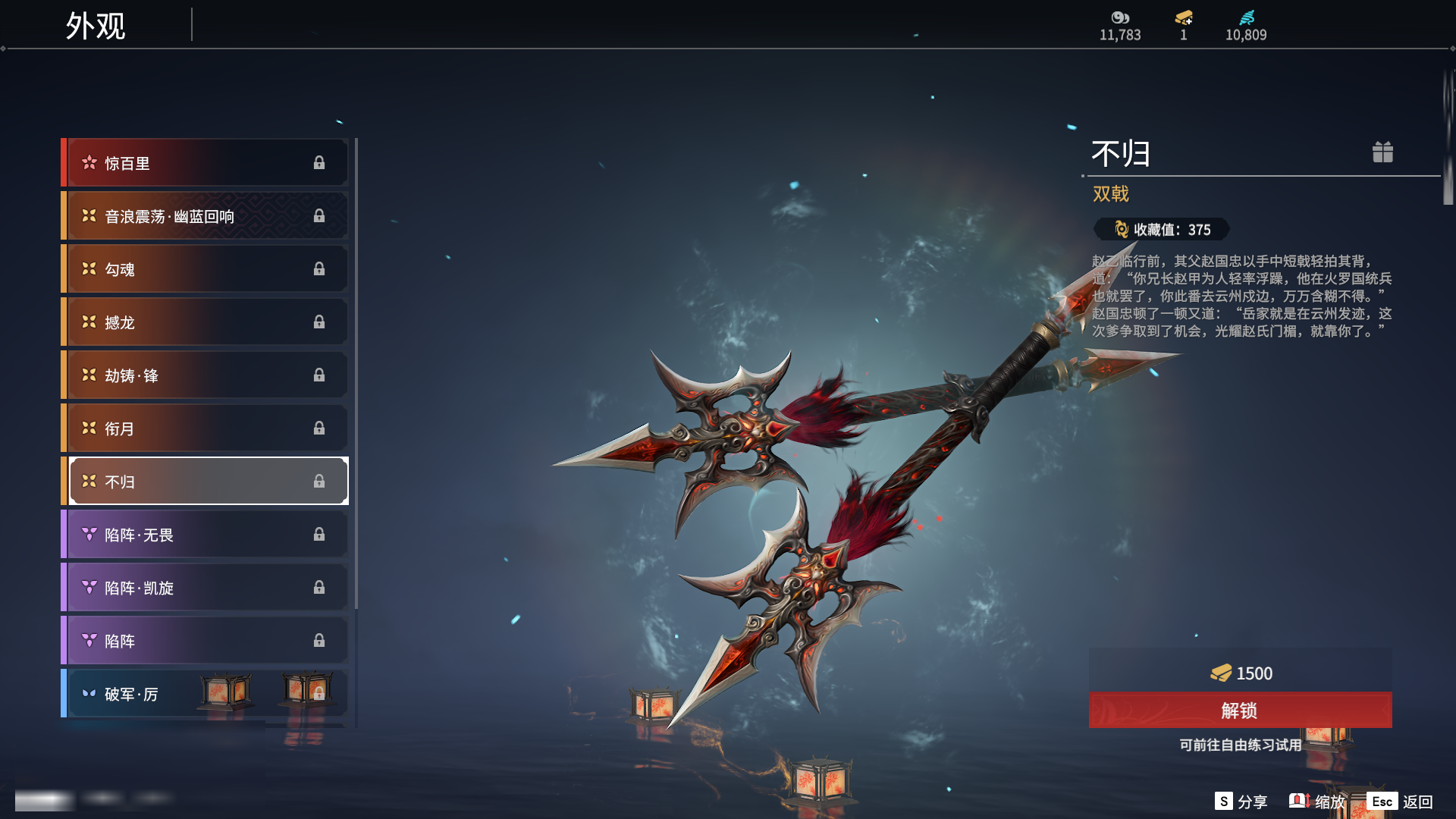Screen dimensions: 1456x819
Task: Pick the 撼龙 skin row
Action: [x=206, y=322]
